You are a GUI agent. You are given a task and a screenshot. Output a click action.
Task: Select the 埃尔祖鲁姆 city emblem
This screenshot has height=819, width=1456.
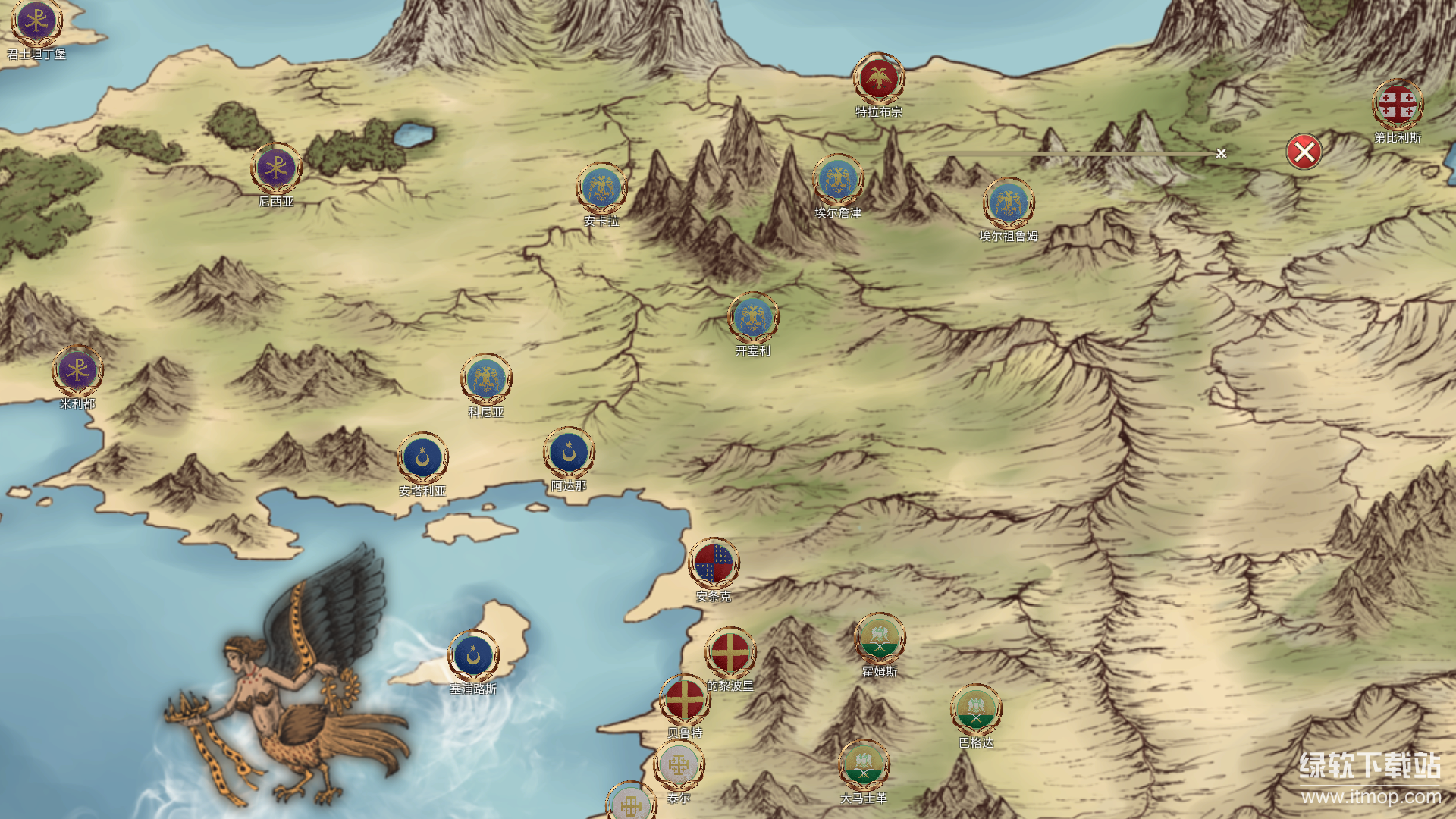[x=1009, y=203]
